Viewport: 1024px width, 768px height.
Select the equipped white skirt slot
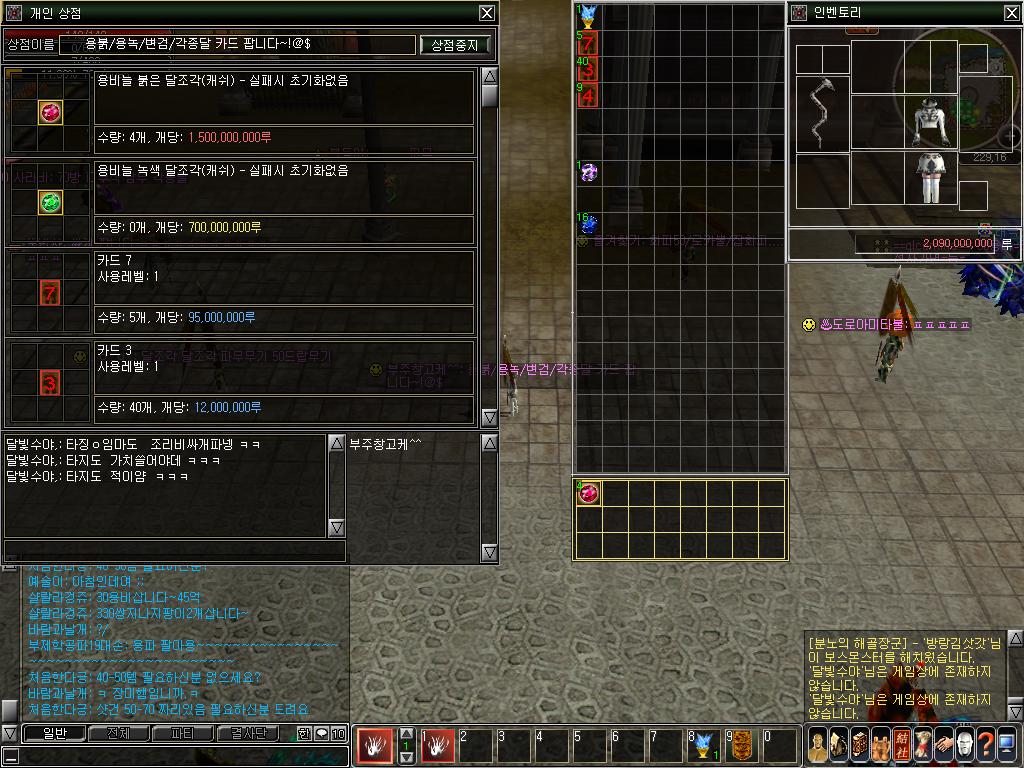click(x=931, y=178)
